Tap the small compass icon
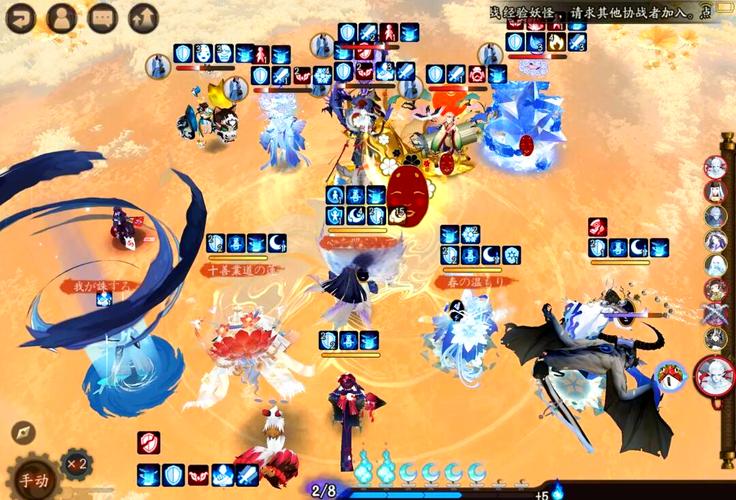Image resolution: width=736 pixels, height=500 pixels. coord(23,433)
